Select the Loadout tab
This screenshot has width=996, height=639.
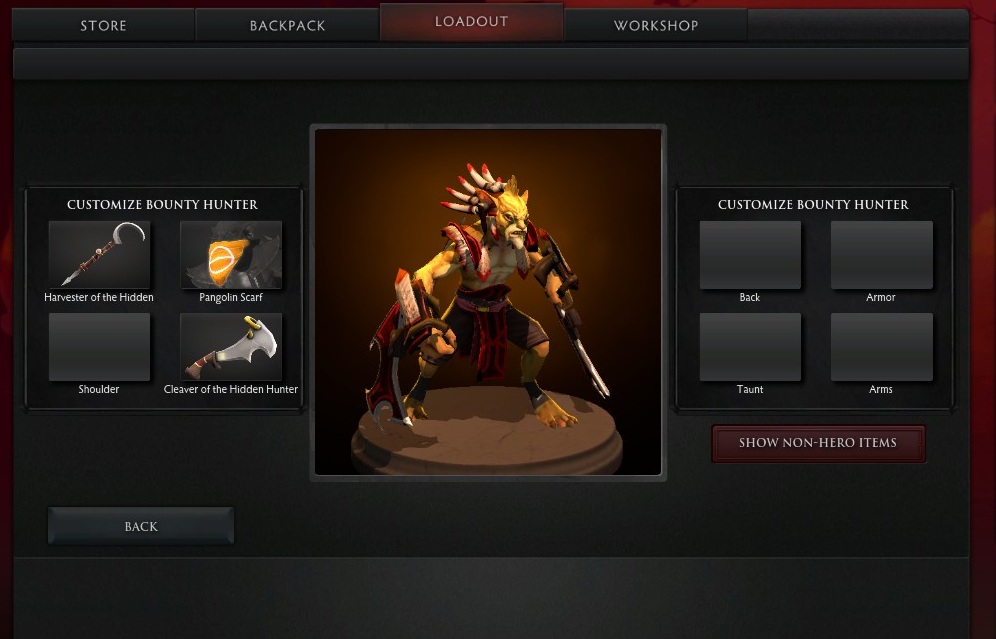tap(471, 22)
